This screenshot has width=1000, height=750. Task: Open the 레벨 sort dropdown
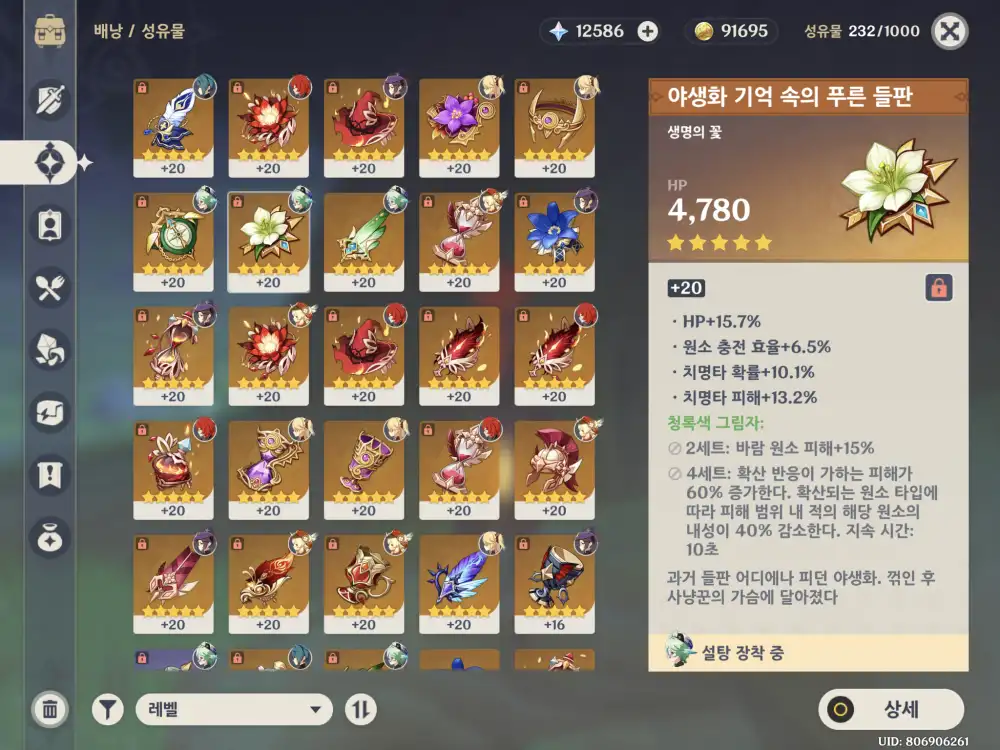click(x=234, y=710)
